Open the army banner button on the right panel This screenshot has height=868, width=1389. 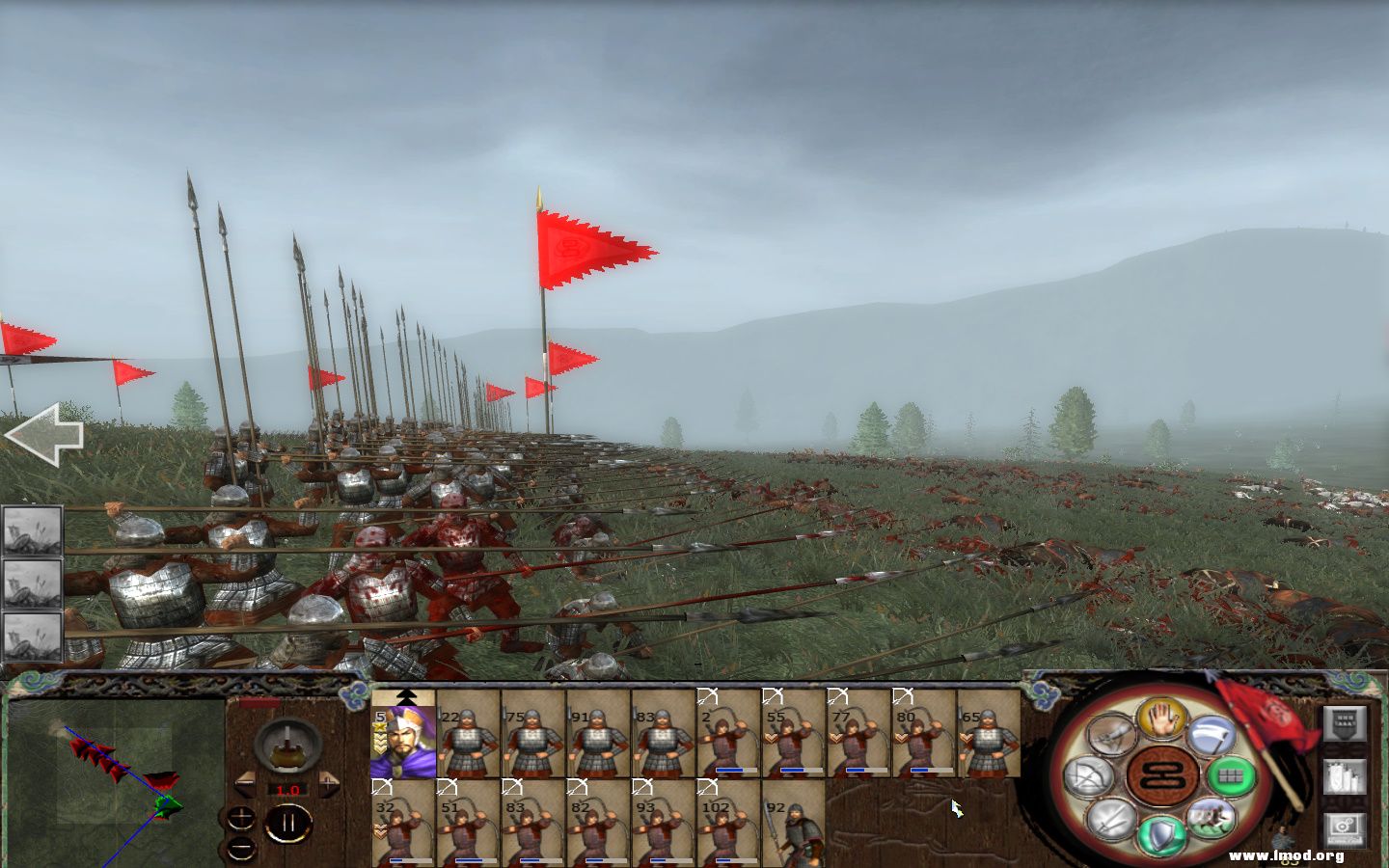point(1343,722)
